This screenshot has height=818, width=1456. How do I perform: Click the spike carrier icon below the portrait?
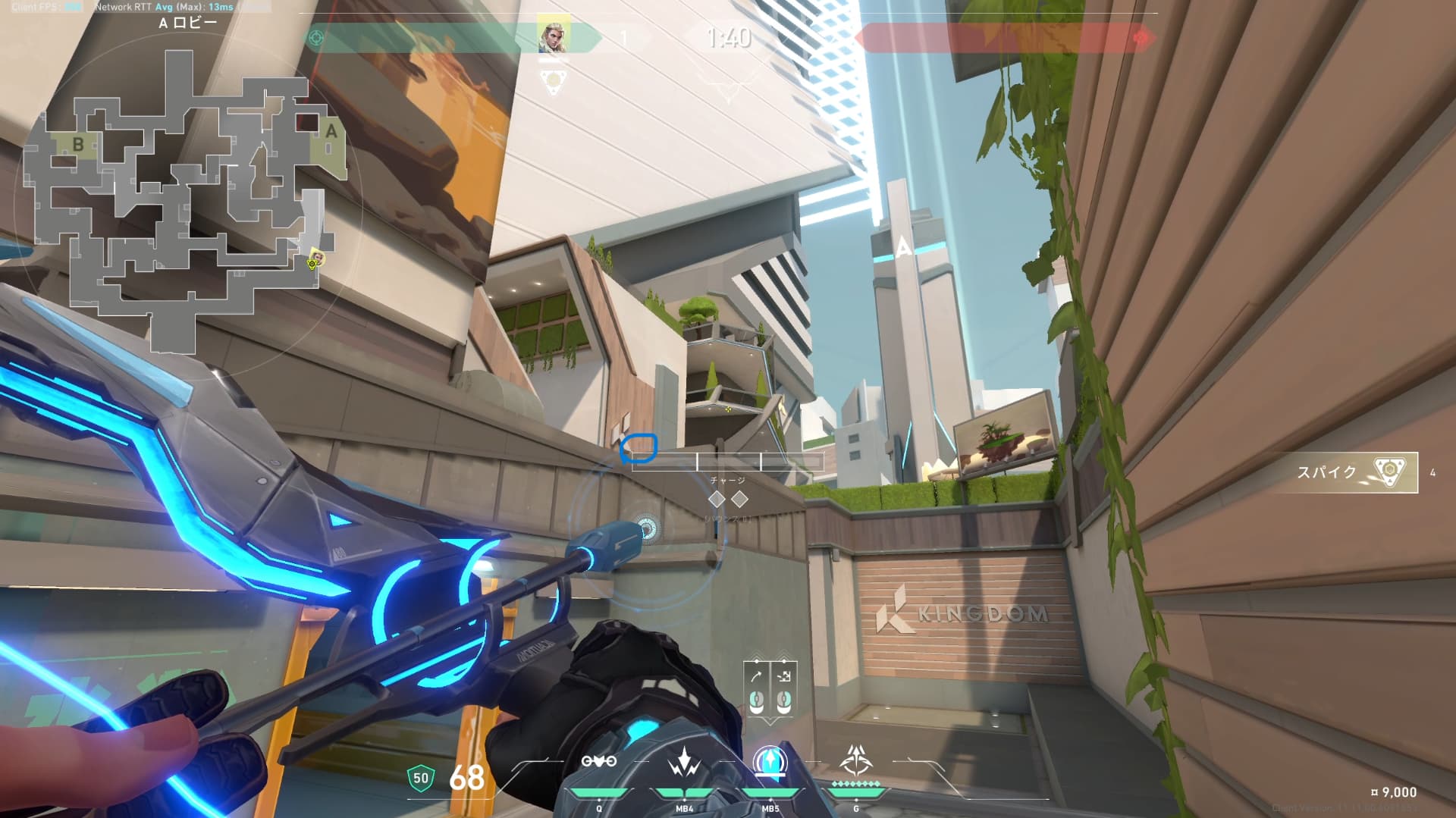[x=554, y=80]
